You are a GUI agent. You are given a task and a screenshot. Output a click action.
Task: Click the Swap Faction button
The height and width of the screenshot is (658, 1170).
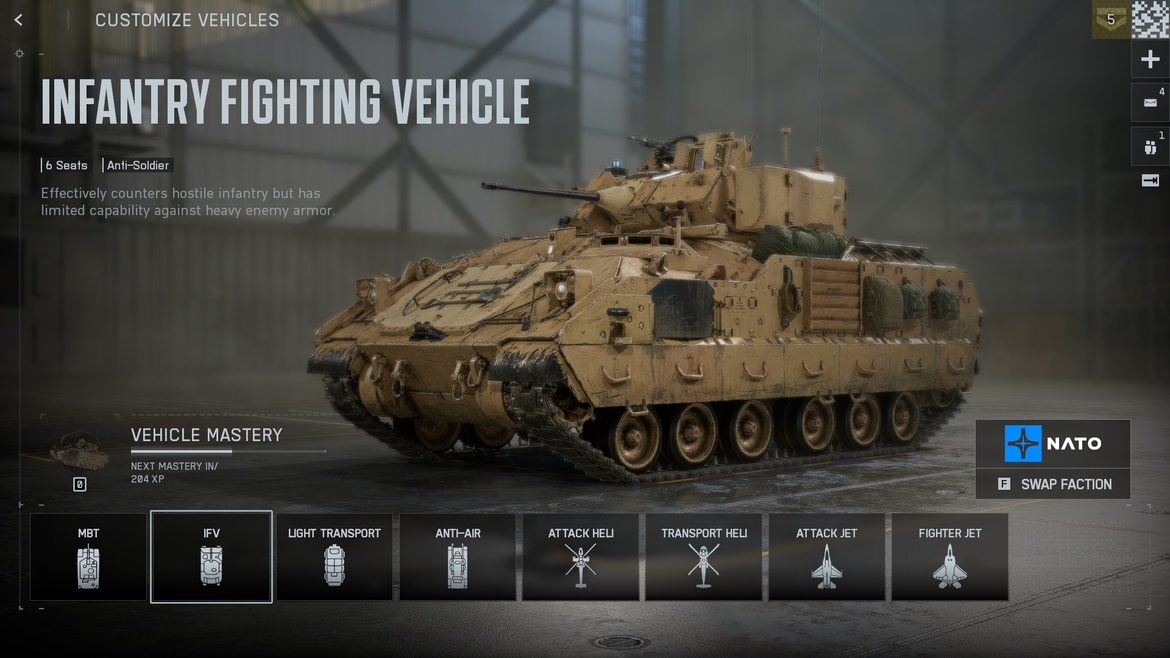click(1053, 484)
